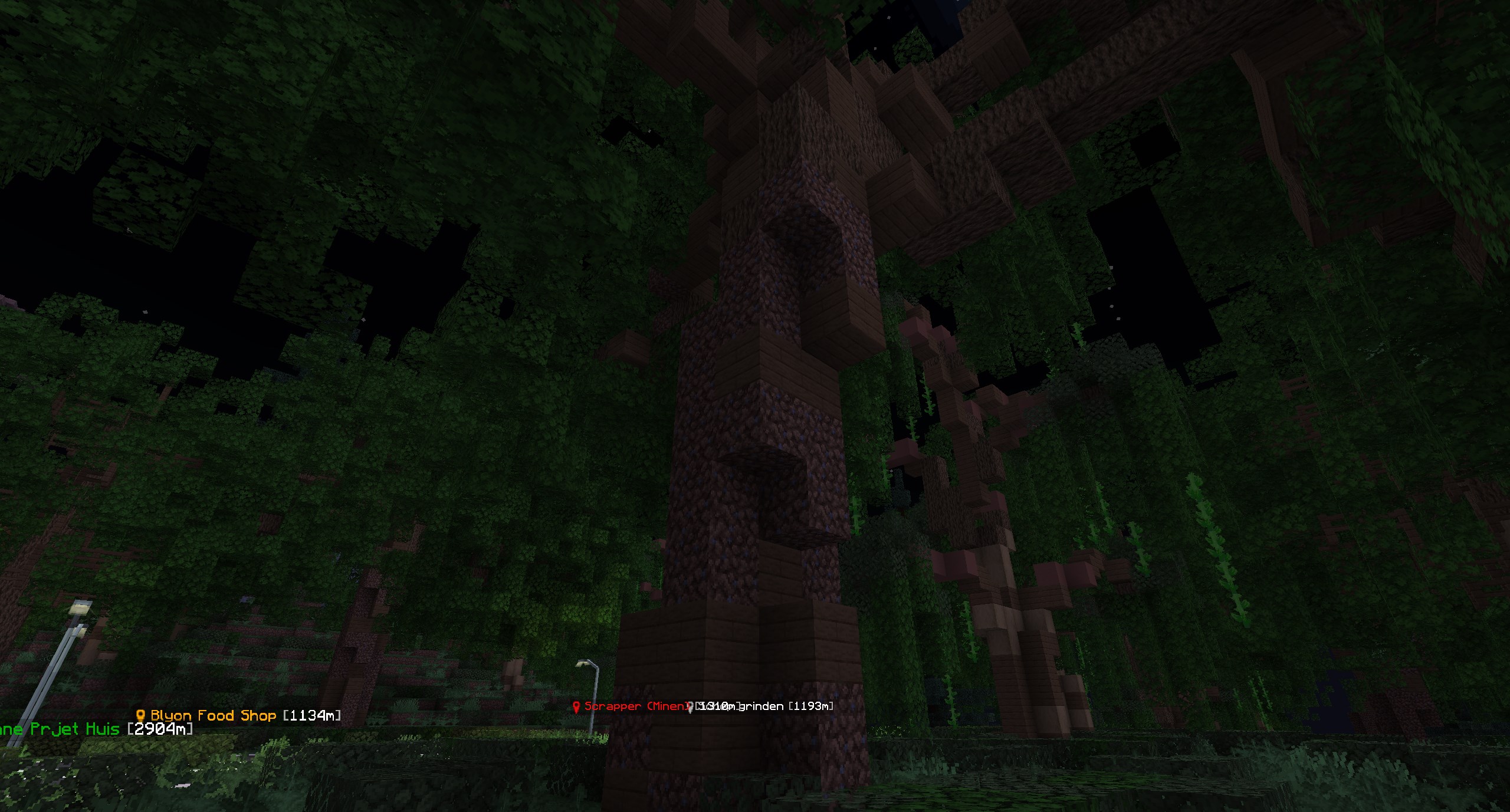1510x812 pixels.
Task: Select the Blyon Food Shop waypoint marker
Action: (140, 716)
